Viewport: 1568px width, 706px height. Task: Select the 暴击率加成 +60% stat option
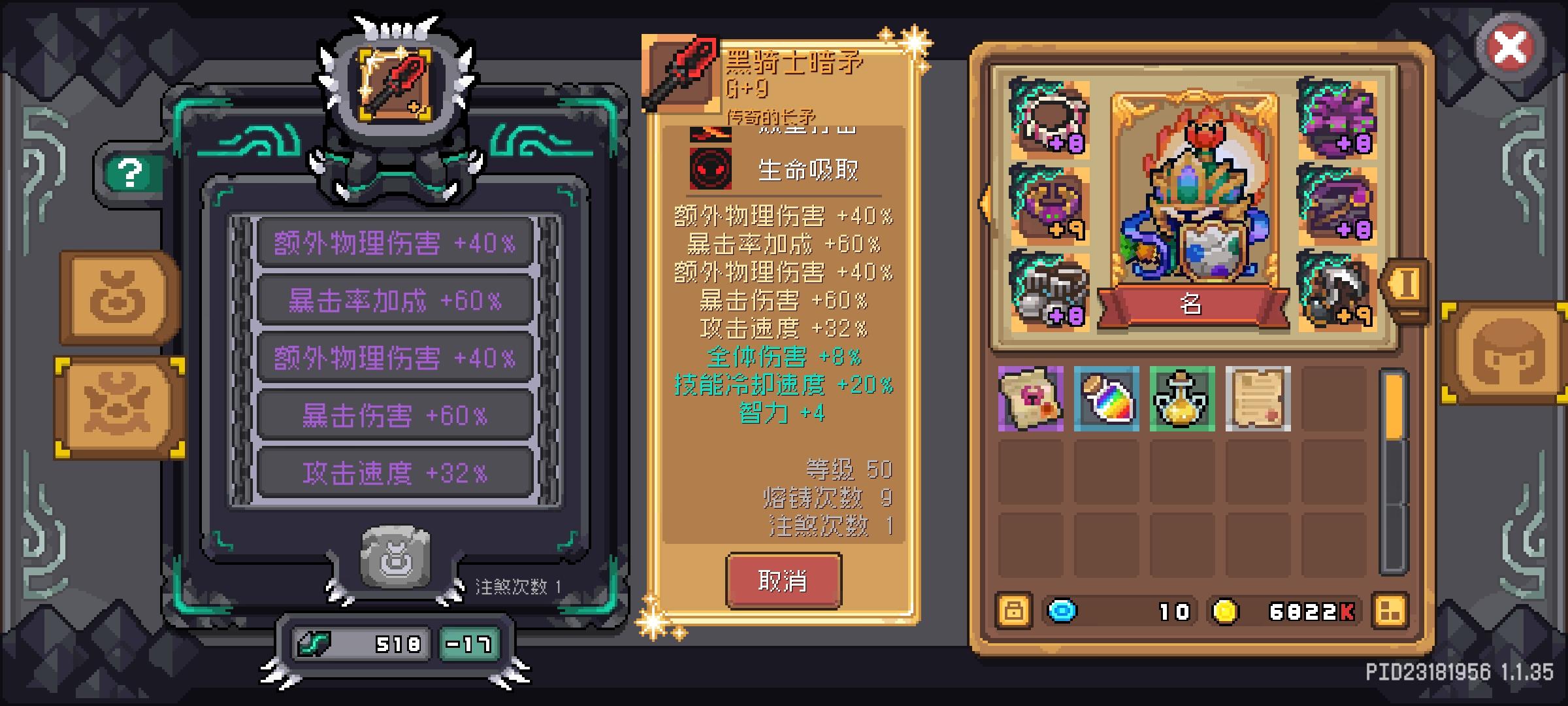392,301
